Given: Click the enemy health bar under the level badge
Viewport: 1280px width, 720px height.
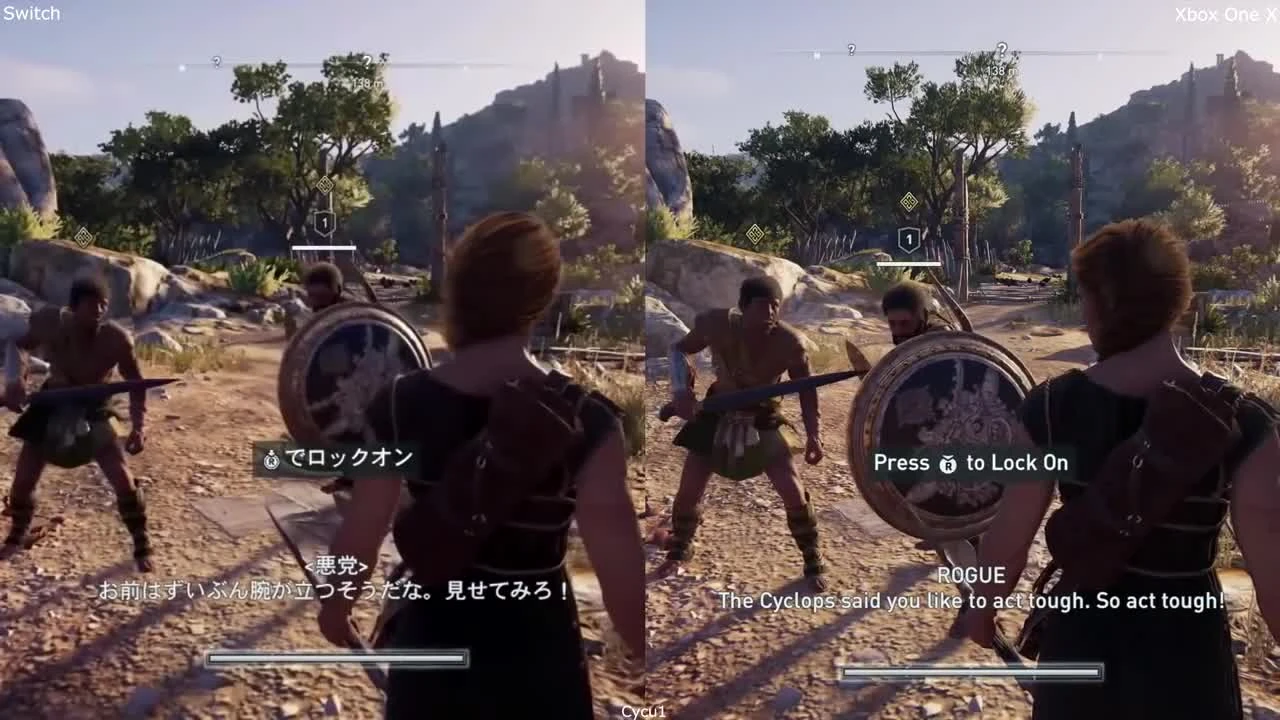Looking at the screenshot, I should point(326,246).
